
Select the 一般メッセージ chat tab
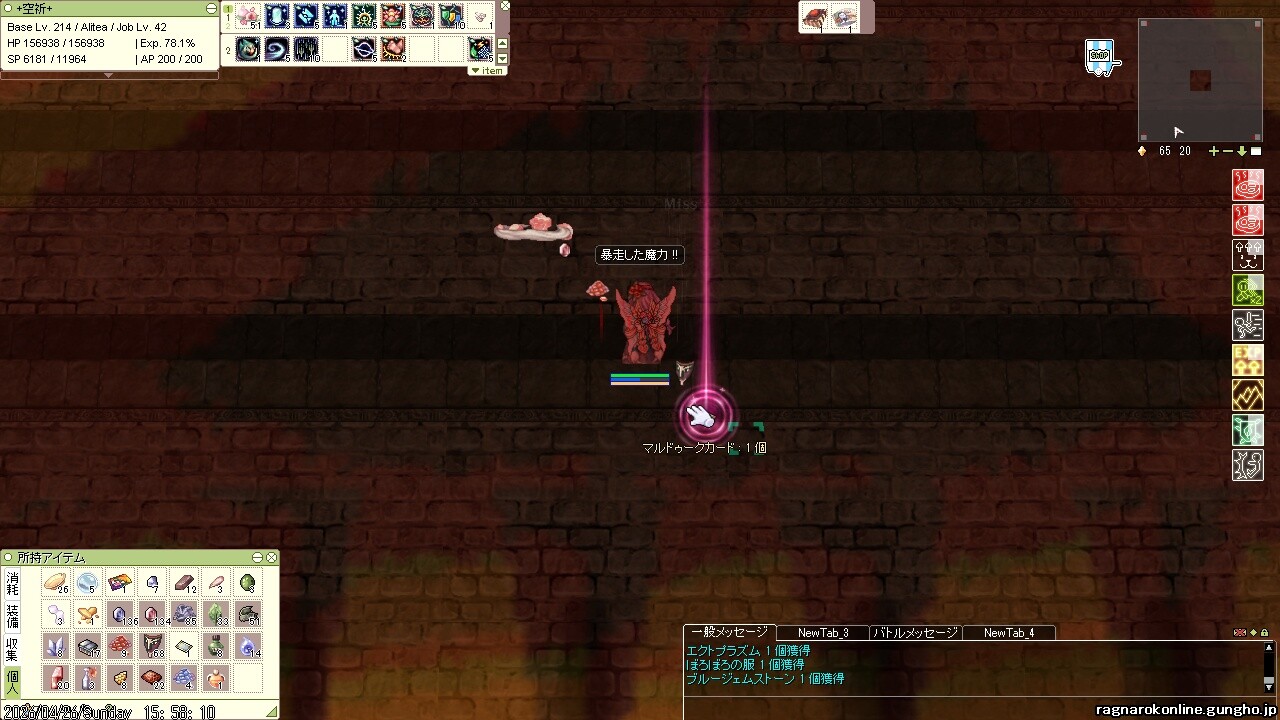tap(729, 632)
